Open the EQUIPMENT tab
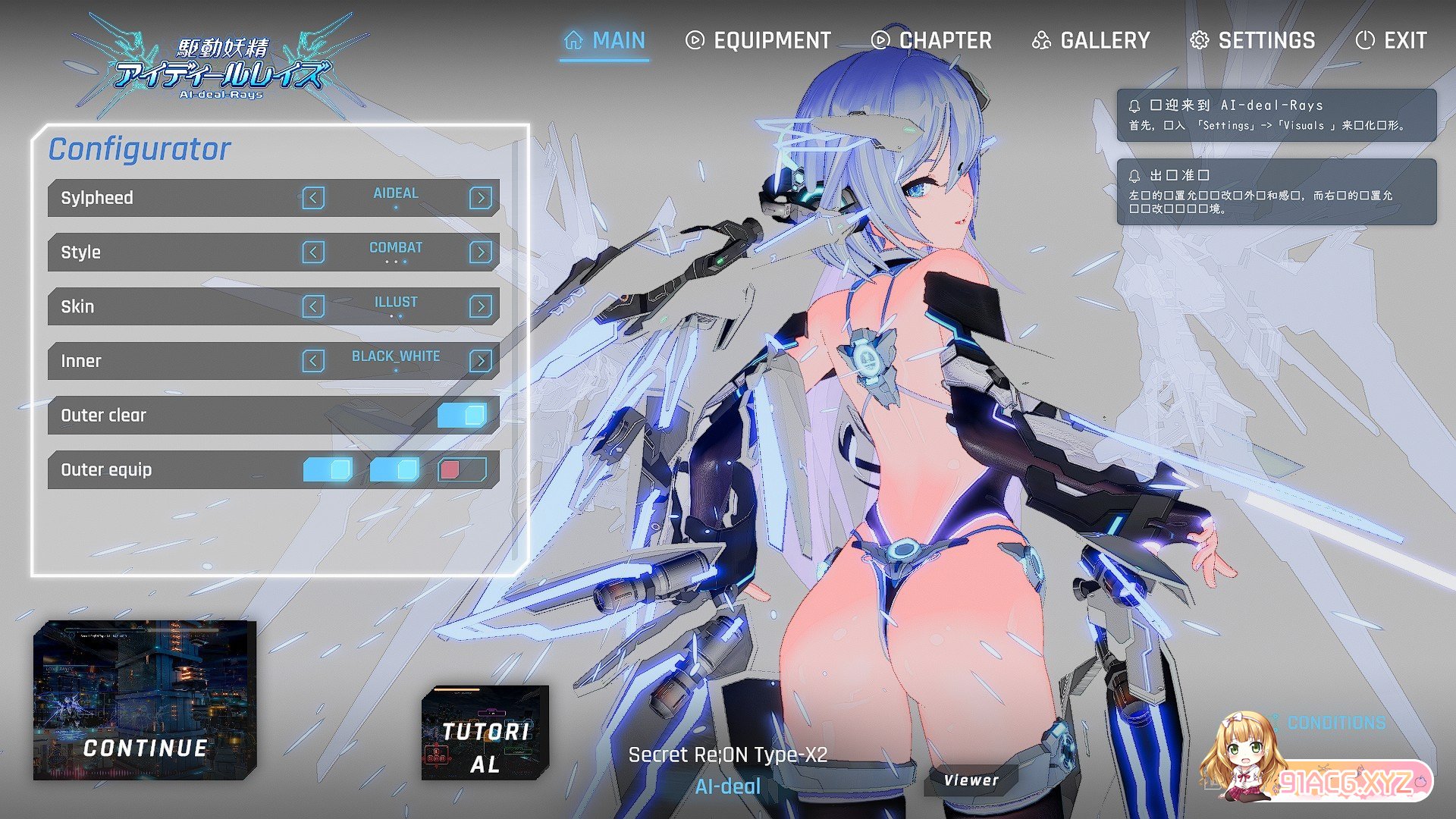1456x819 pixels. pyautogui.click(x=758, y=40)
